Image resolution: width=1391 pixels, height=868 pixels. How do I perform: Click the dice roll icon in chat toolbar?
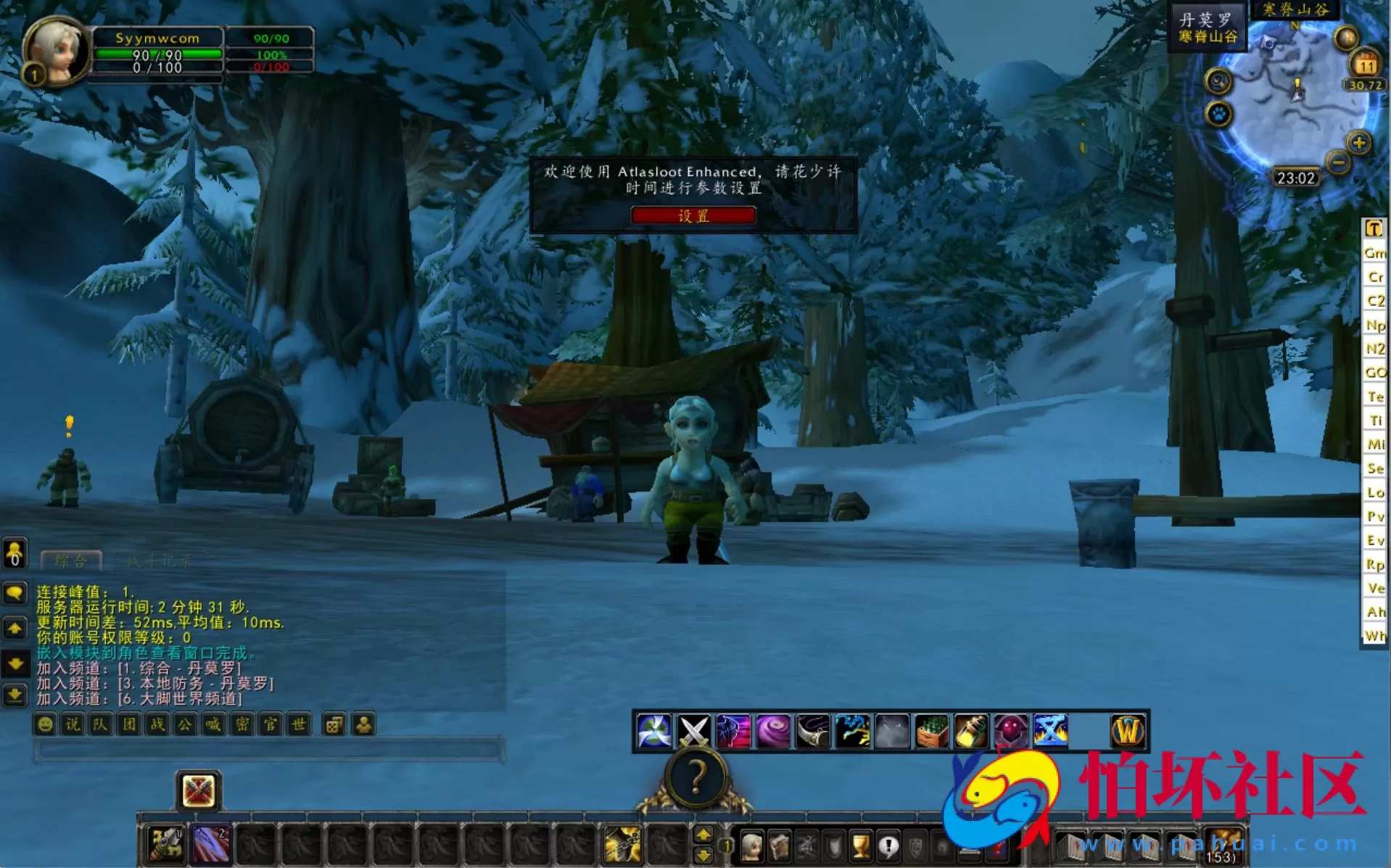point(333,724)
